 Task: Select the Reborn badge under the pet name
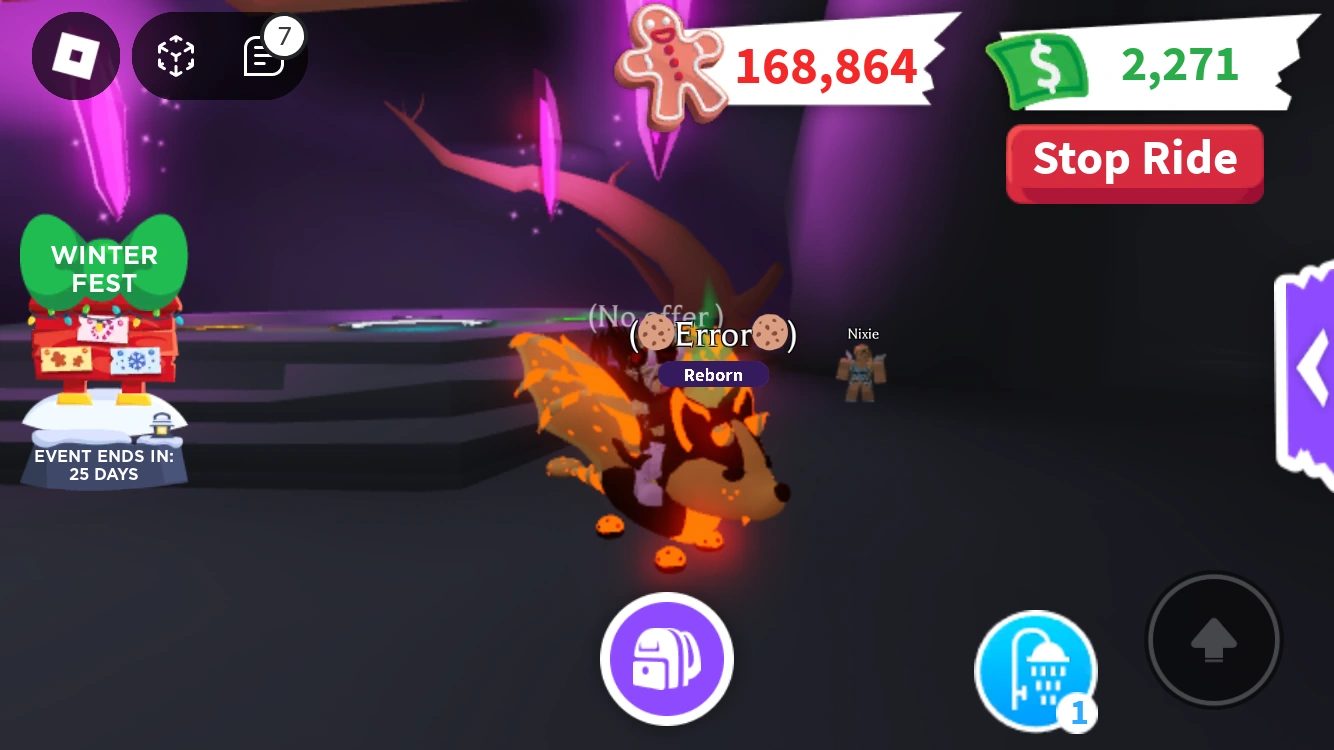[713, 374]
